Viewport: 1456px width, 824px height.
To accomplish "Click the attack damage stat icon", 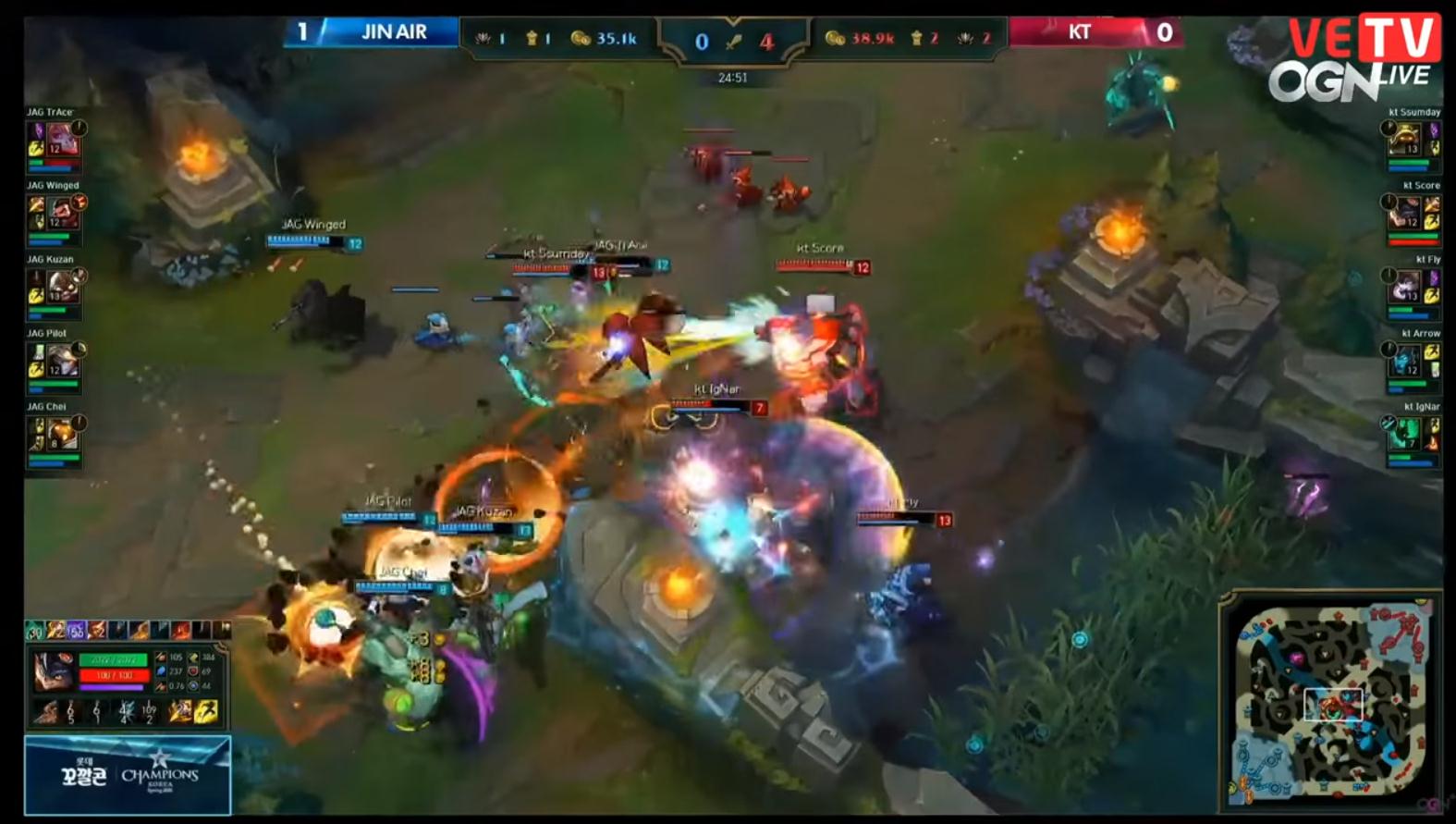I will [x=161, y=658].
